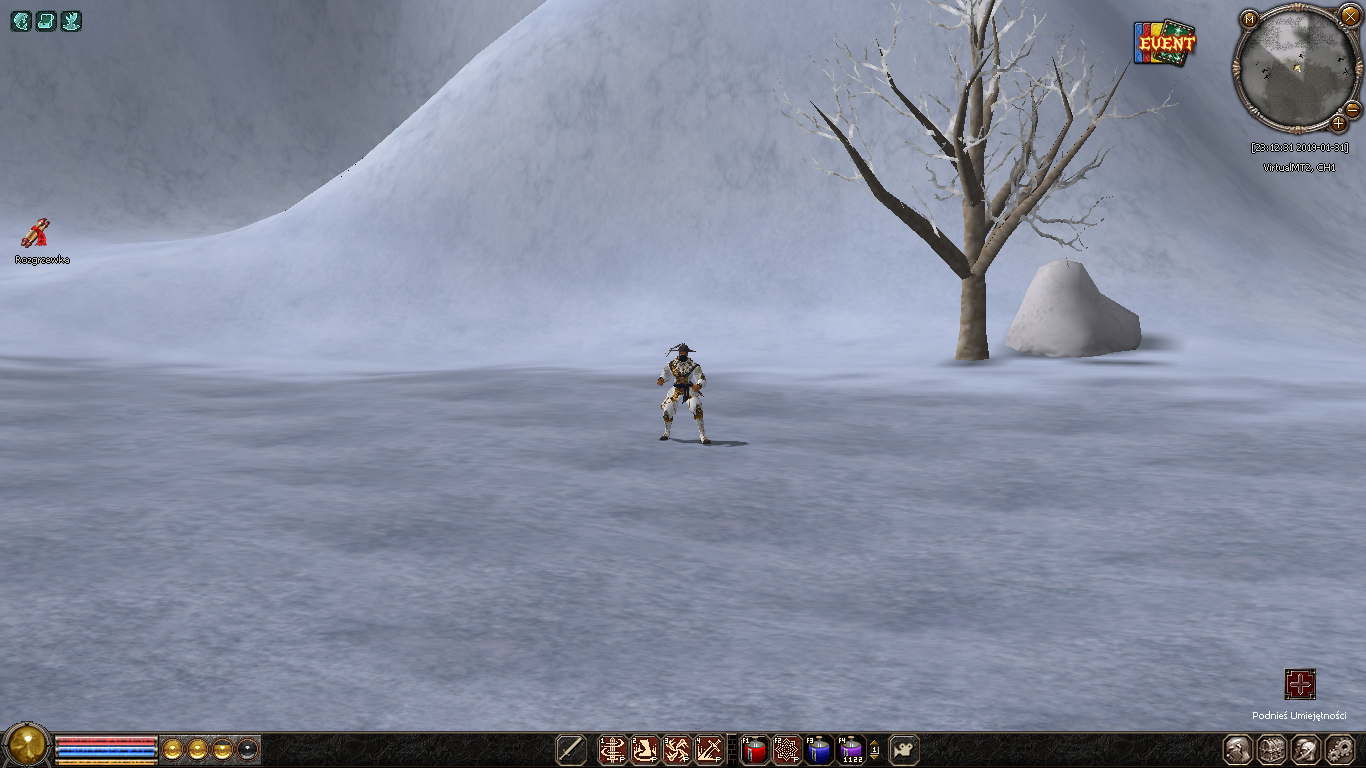
Task: Drink the blue potion in F3
Action: click(x=819, y=750)
